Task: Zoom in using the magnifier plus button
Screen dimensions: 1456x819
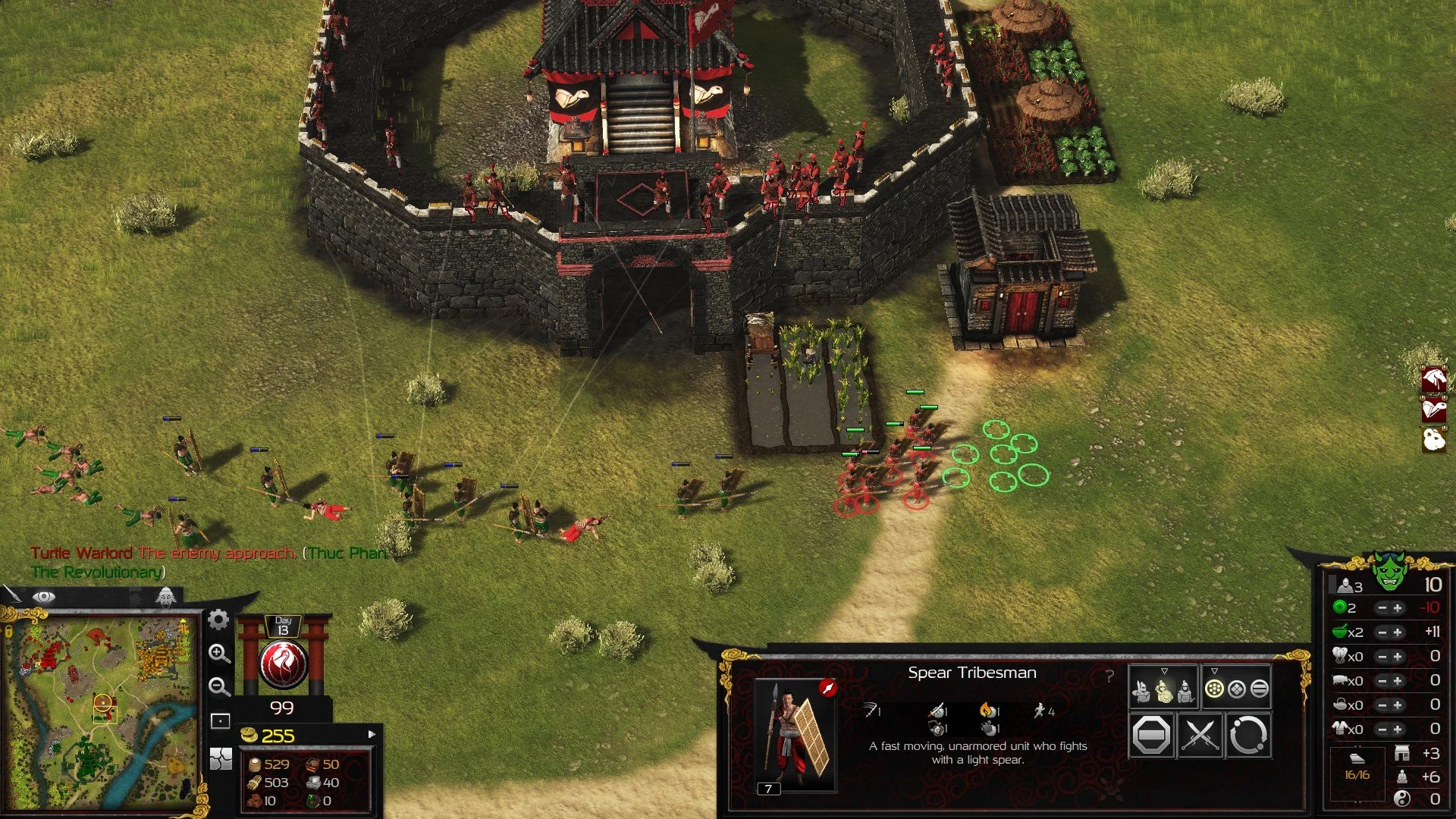Action: coord(219,653)
